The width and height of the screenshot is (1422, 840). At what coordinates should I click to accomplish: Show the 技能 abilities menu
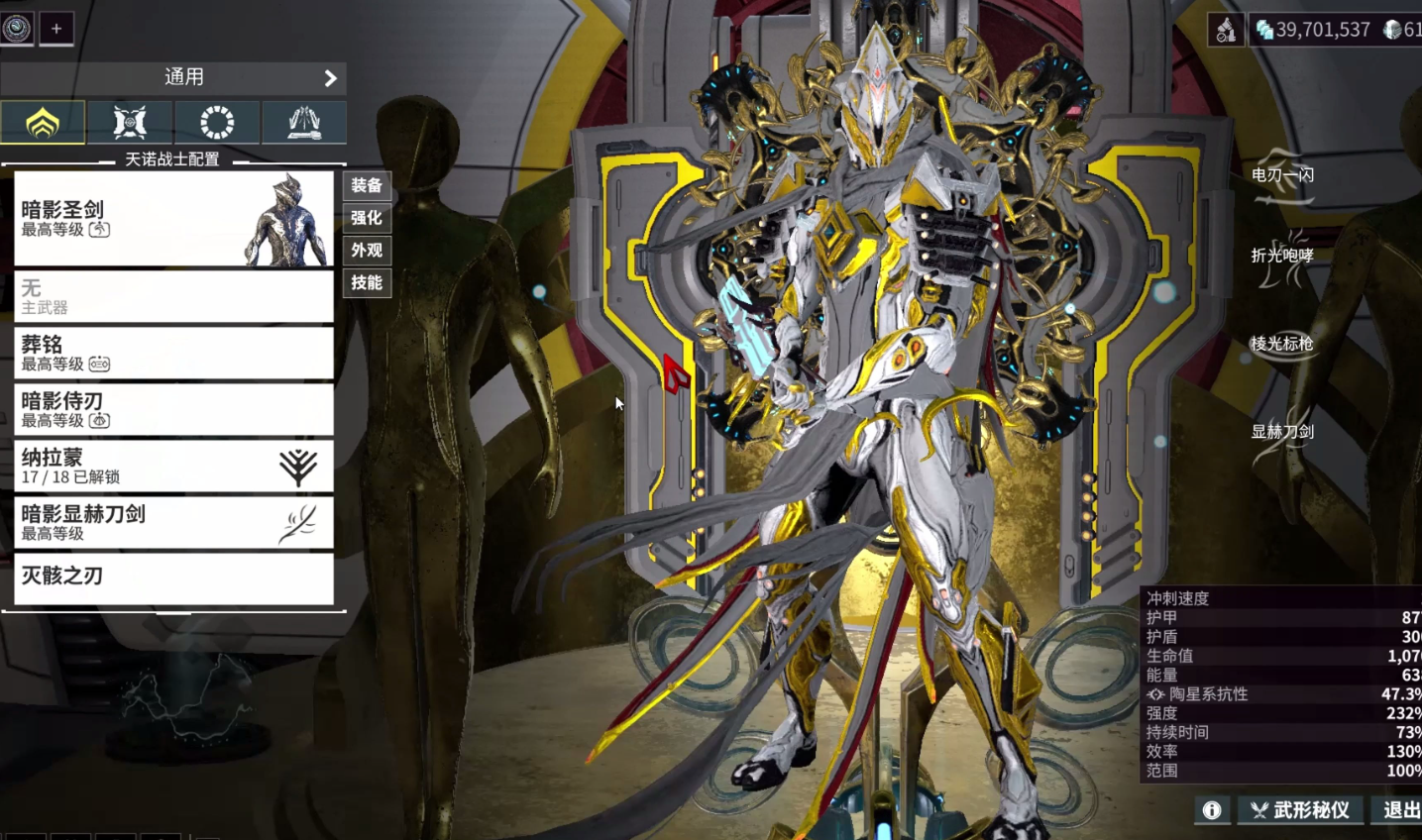[367, 283]
